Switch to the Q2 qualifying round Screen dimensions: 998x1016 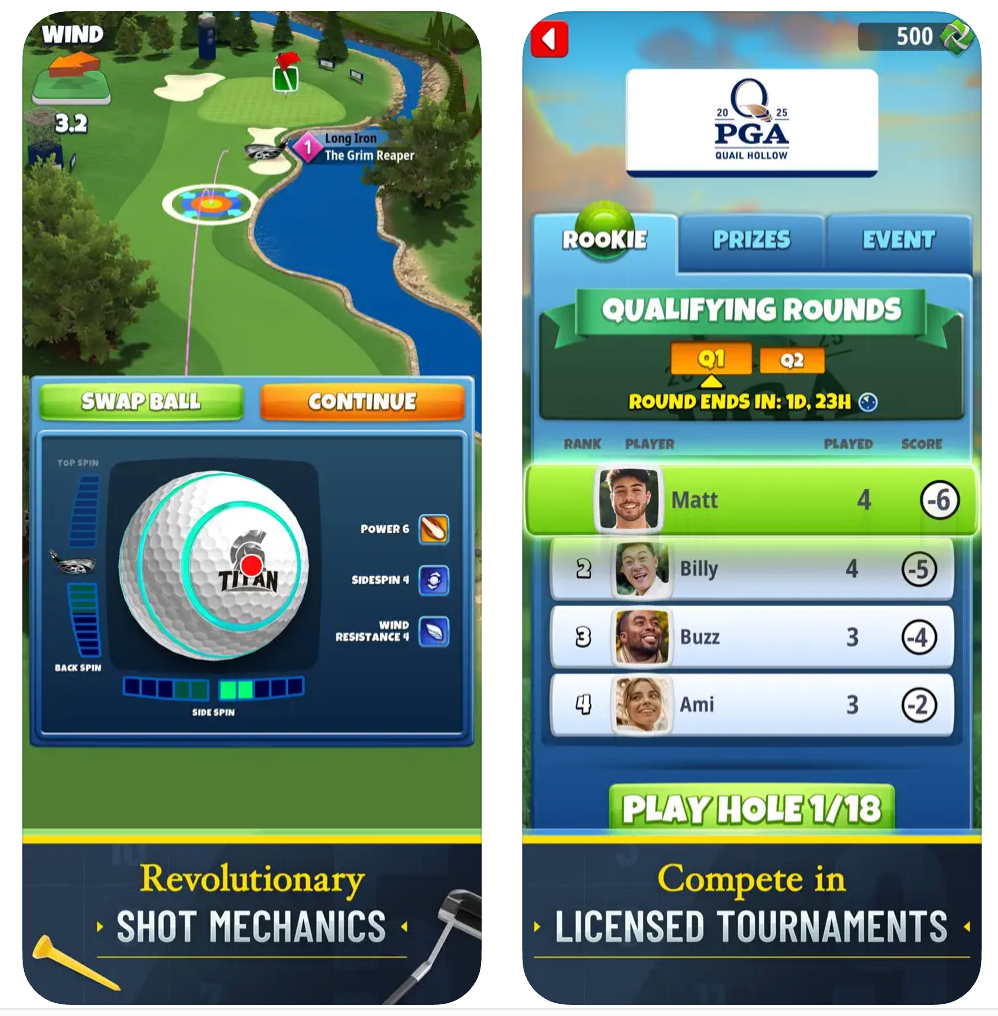pos(792,360)
